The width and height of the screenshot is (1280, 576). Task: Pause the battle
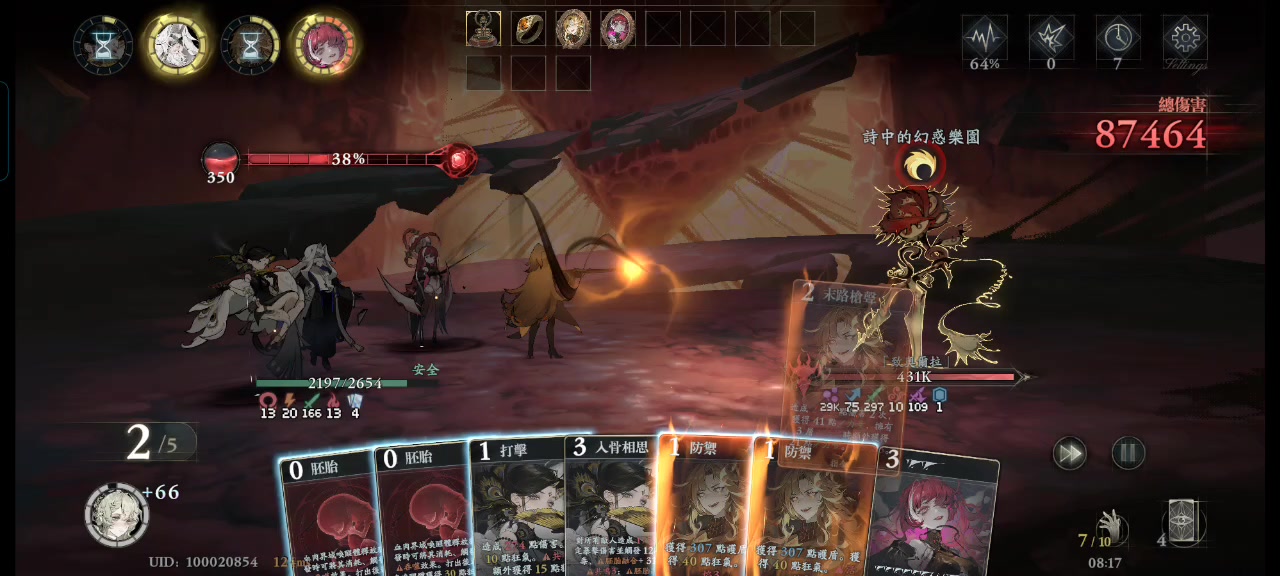pyautogui.click(x=1128, y=453)
